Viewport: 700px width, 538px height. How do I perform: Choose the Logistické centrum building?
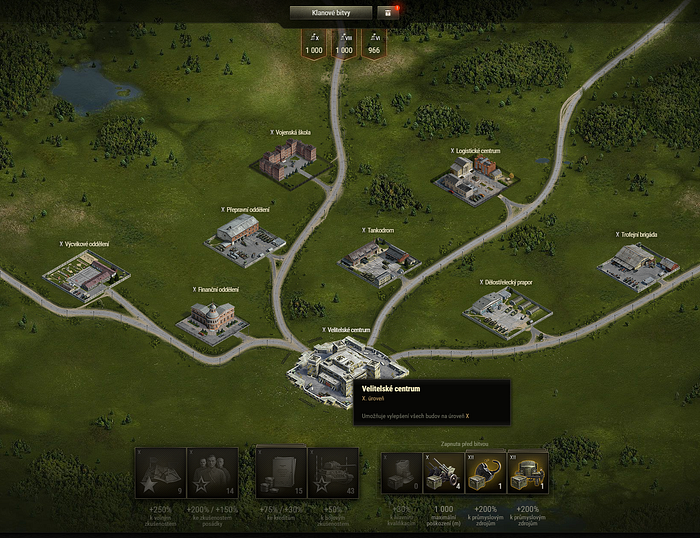click(468, 178)
